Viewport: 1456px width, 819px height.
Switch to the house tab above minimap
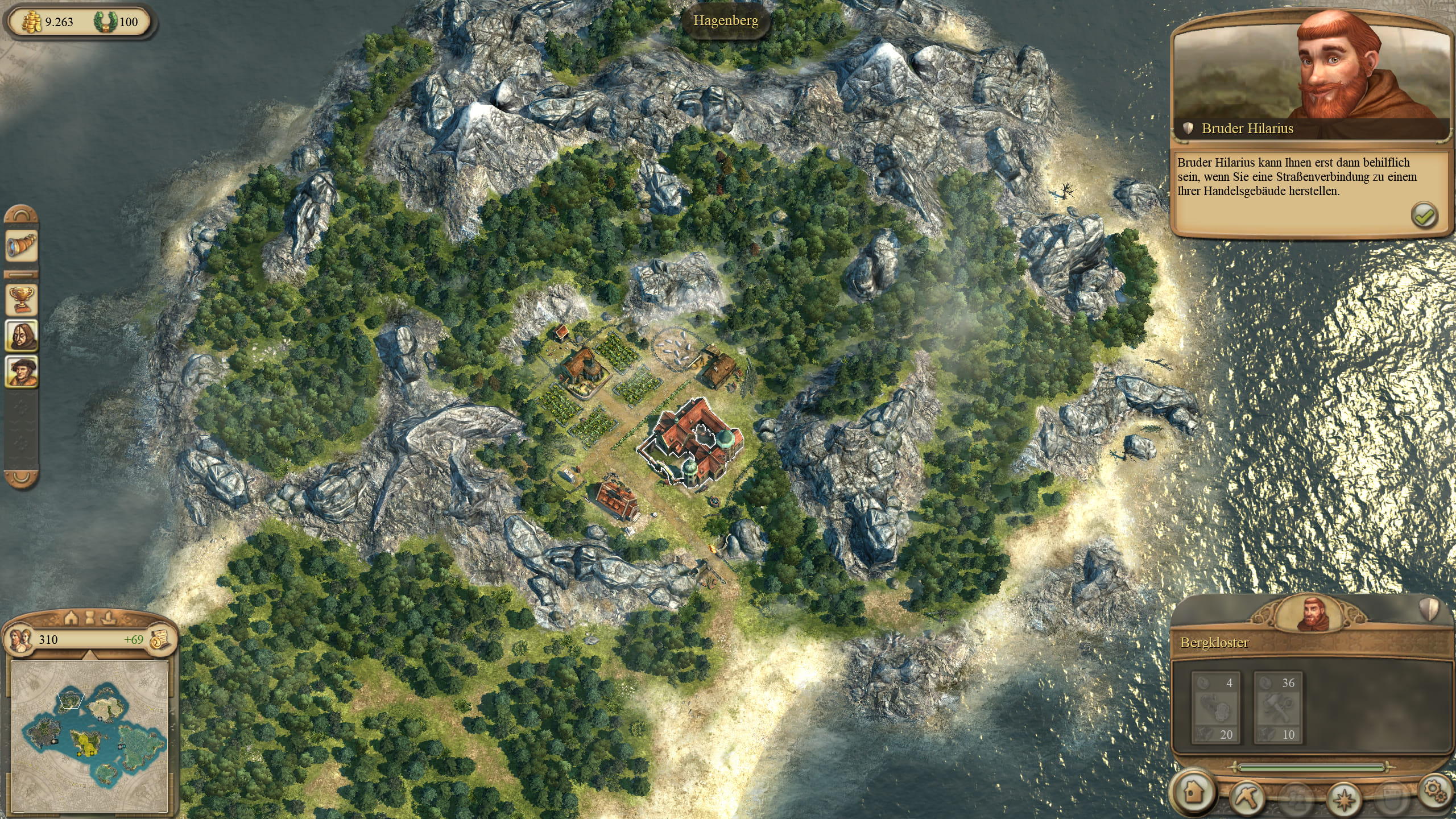pyautogui.click(x=72, y=617)
